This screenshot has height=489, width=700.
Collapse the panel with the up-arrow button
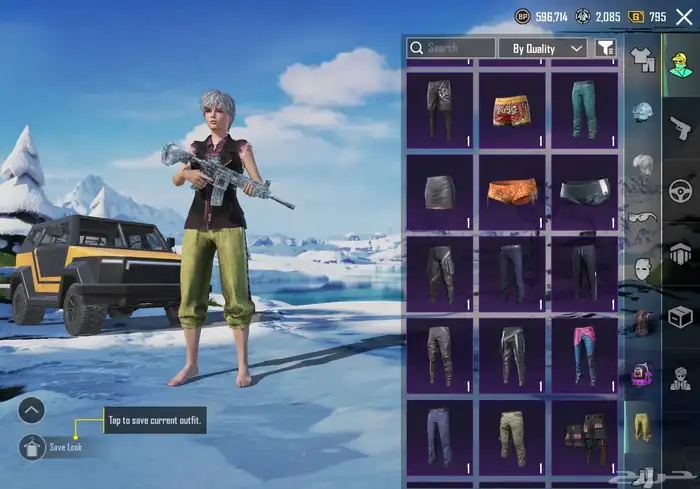(31, 409)
